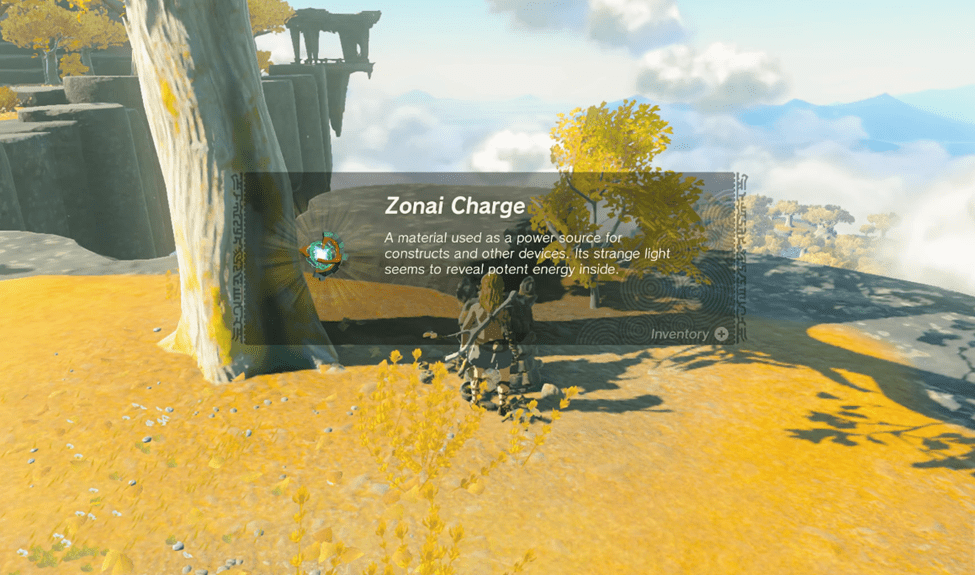
Task: Select the Zonai Charge item icon
Action: (x=322, y=254)
